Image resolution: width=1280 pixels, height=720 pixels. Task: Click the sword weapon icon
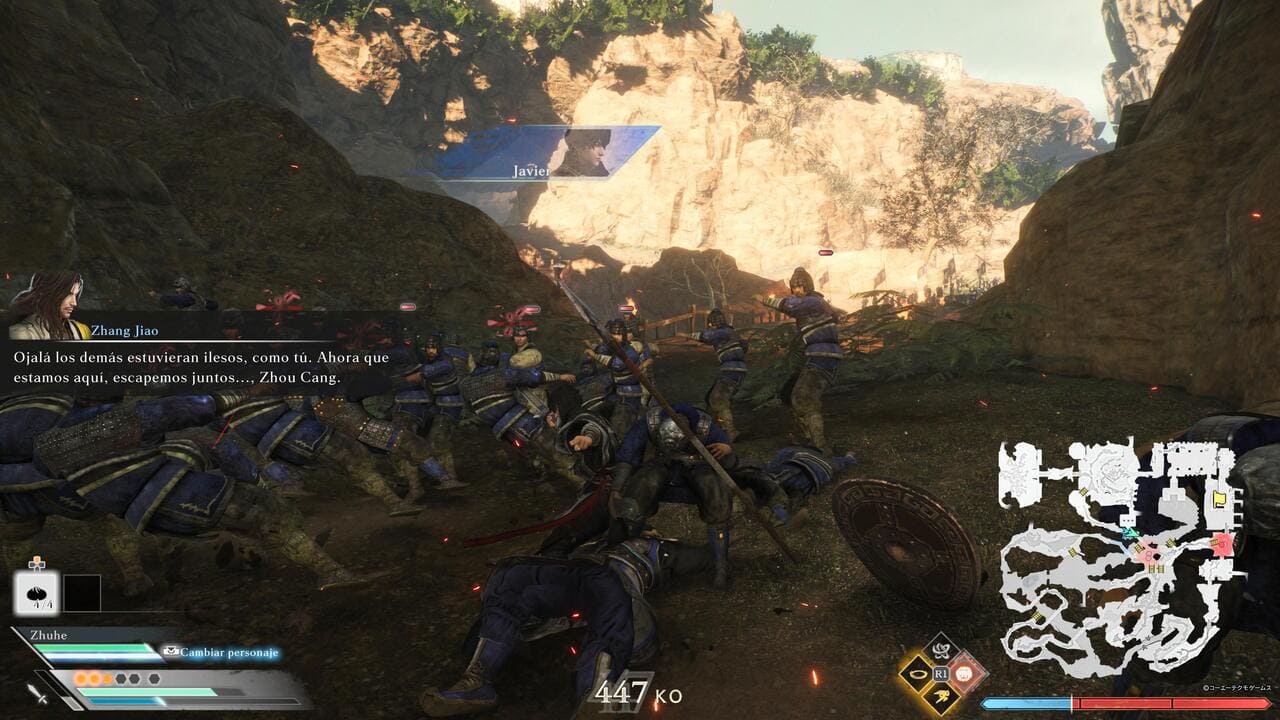[x=38, y=692]
